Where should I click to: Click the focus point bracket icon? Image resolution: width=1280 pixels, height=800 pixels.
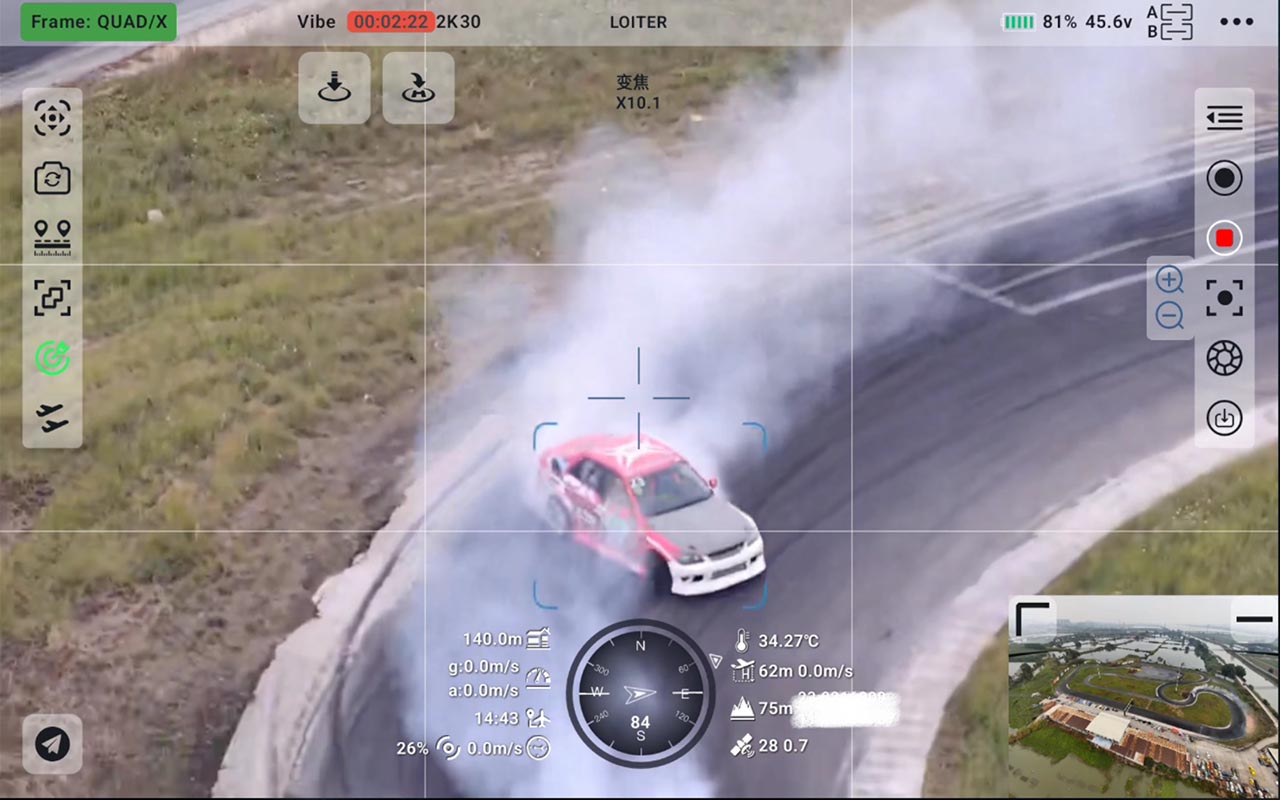[x=1224, y=298]
